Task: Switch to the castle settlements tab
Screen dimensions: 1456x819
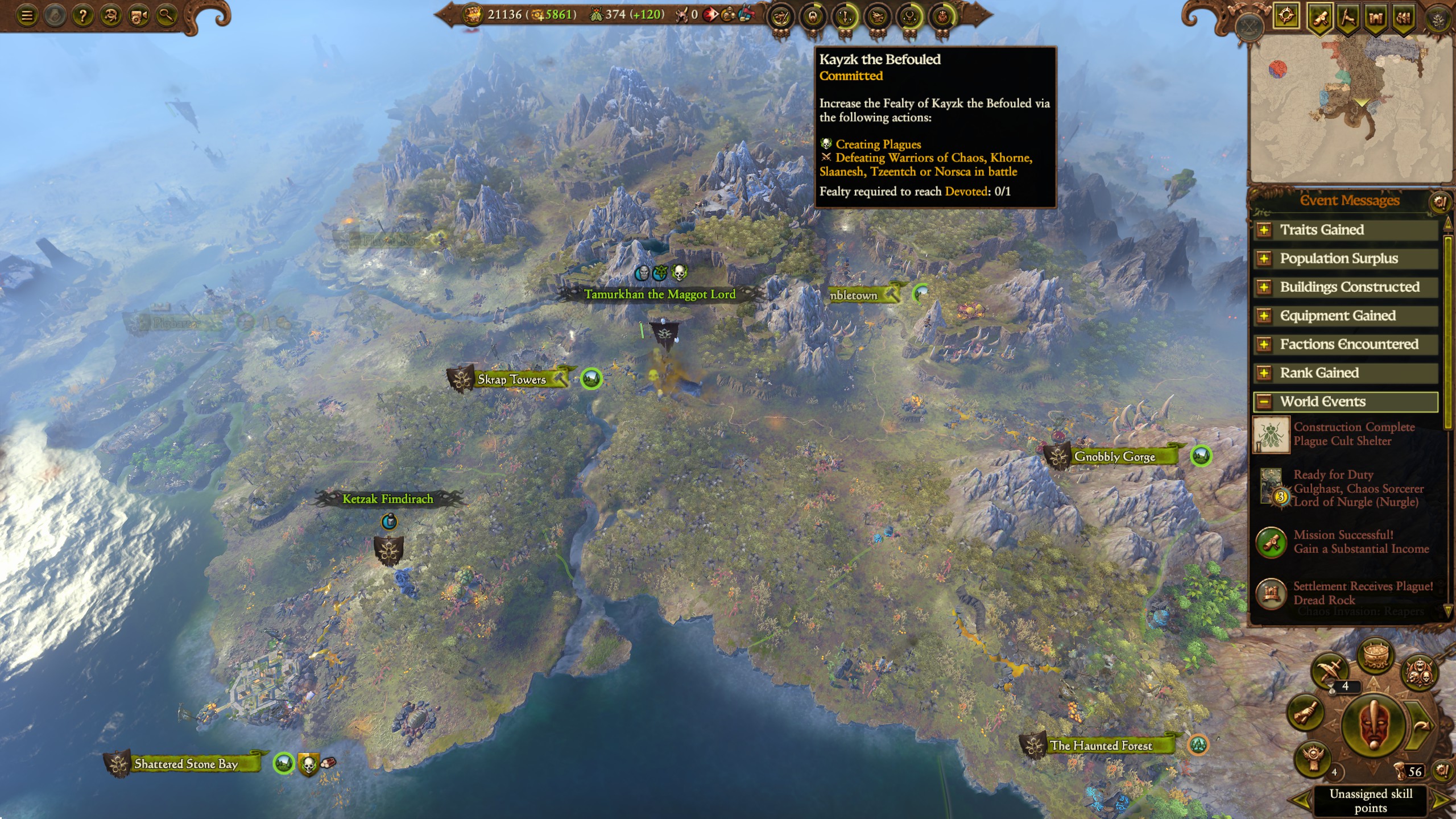Action: [x=1376, y=17]
